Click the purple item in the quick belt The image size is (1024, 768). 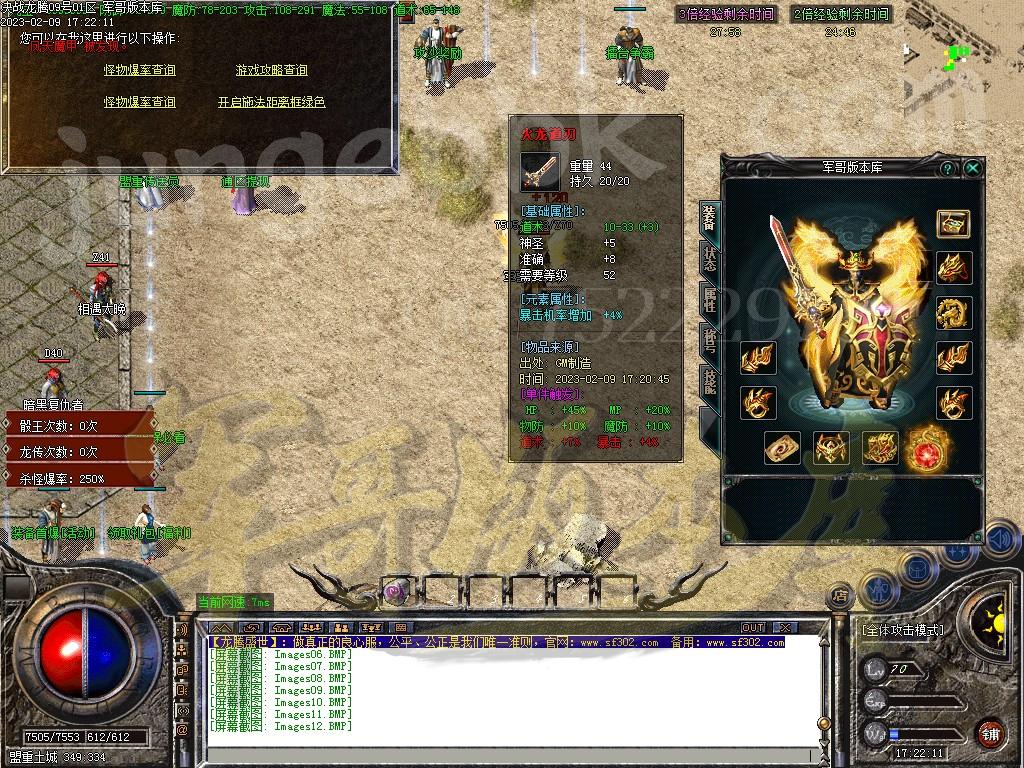396,590
